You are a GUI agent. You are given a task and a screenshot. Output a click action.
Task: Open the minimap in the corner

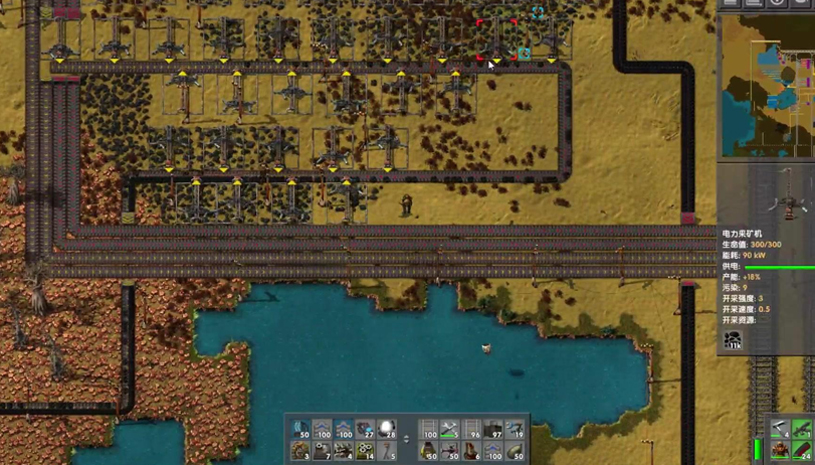pyautogui.click(x=766, y=84)
